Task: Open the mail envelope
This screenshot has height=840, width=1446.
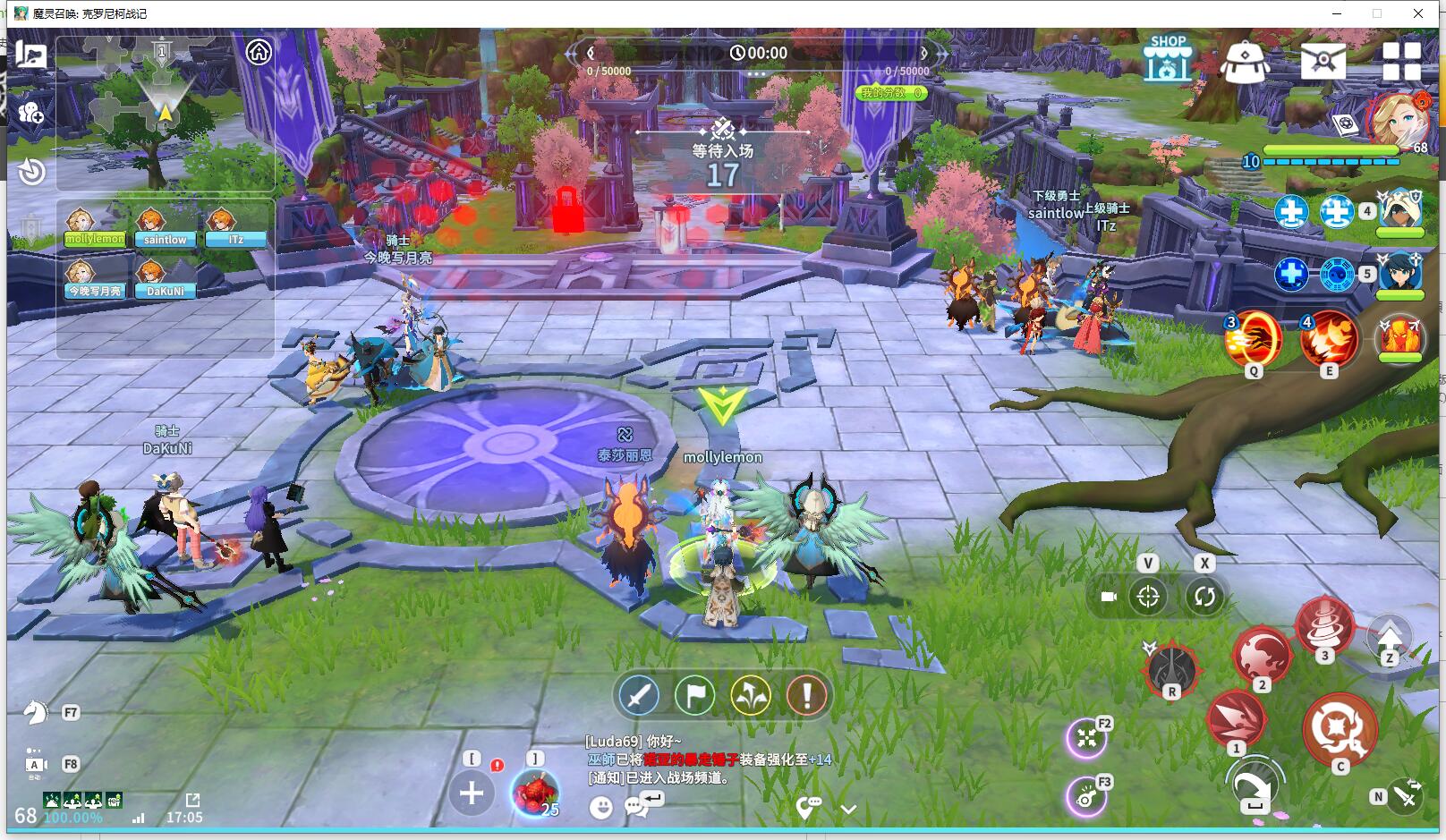Action: (x=1323, y=61)
